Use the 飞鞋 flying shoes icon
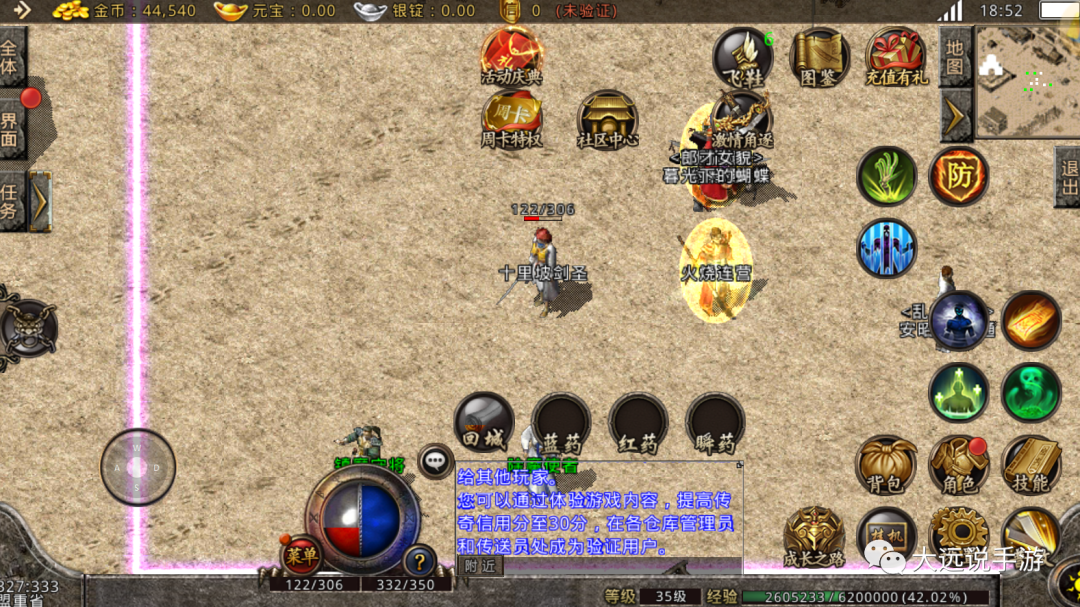 pos(742,55)
